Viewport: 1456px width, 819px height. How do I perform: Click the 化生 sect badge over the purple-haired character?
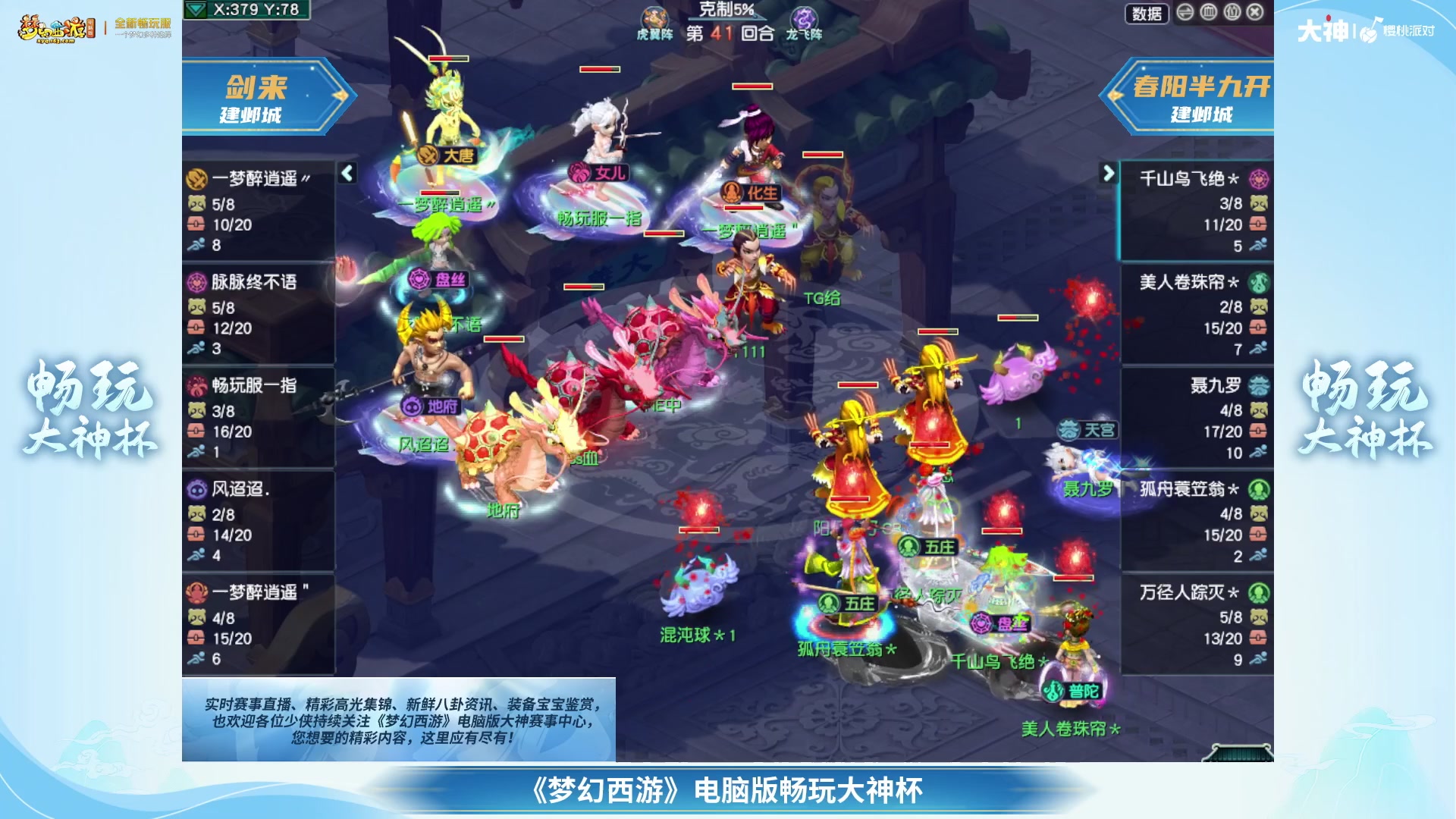731,190
